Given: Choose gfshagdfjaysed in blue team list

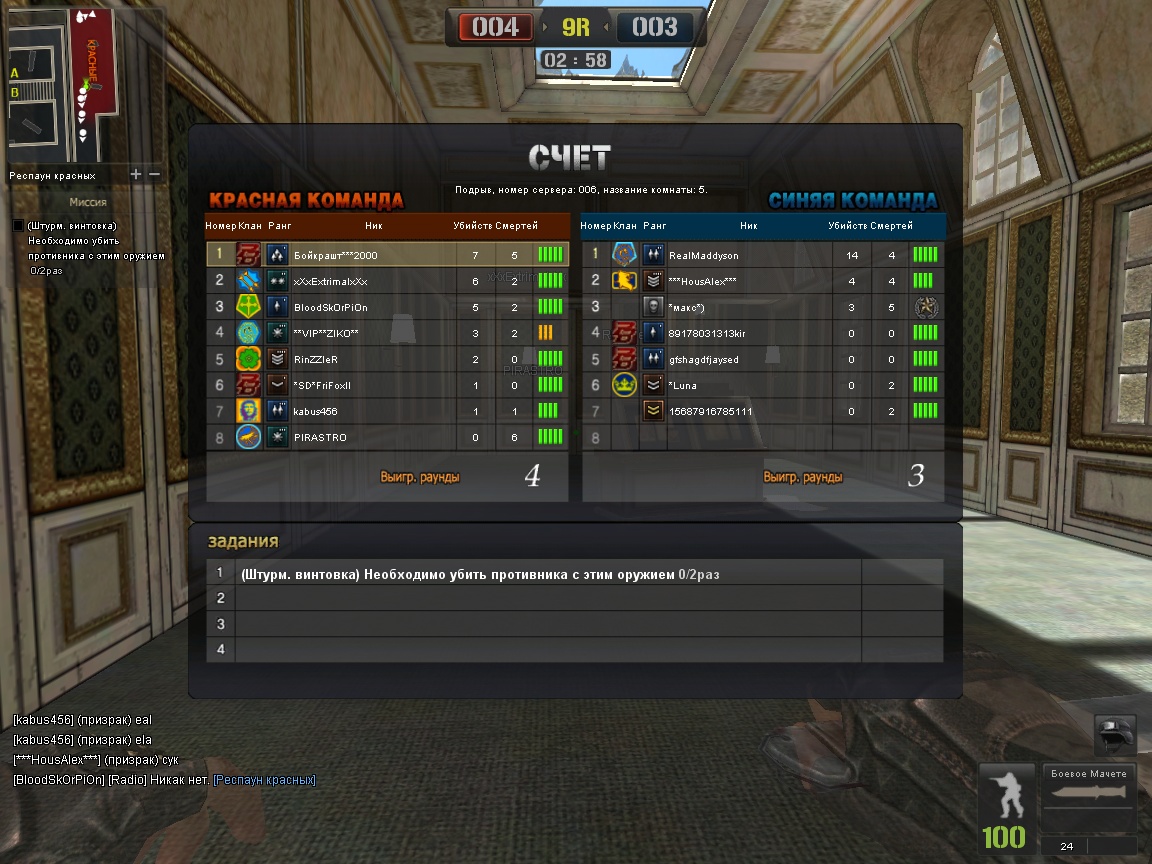Looking at the screenshot, I should pyautogui.click(x=762, y=359).
